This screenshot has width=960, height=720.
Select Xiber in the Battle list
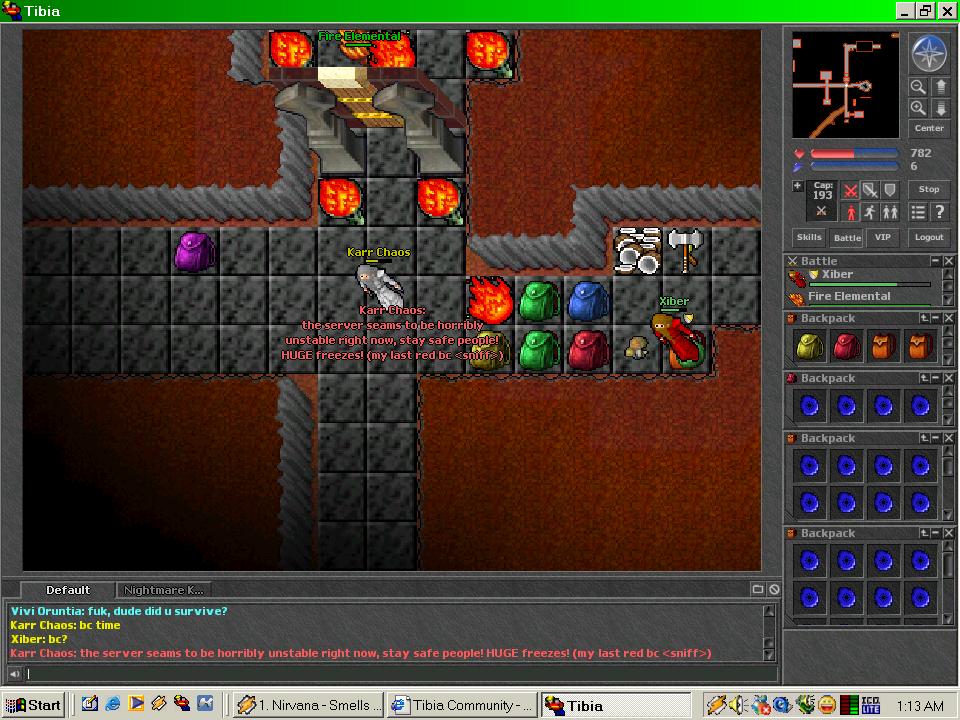837,275
